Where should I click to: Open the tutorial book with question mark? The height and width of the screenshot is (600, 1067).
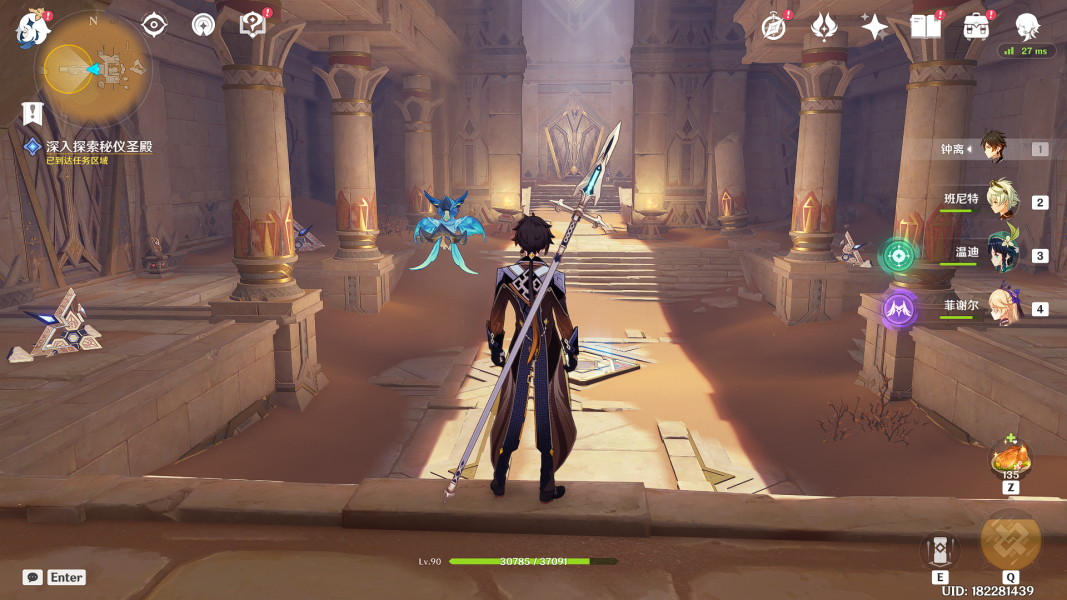pyautogui.click(x=253, y=25)
